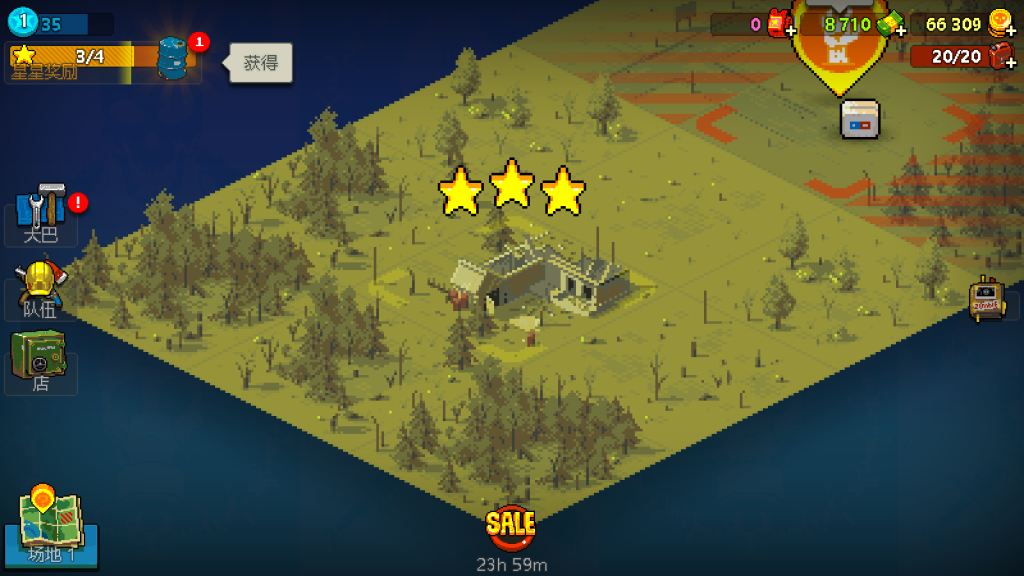
Task: Open the SALE offer
Action: coord(510,525)
